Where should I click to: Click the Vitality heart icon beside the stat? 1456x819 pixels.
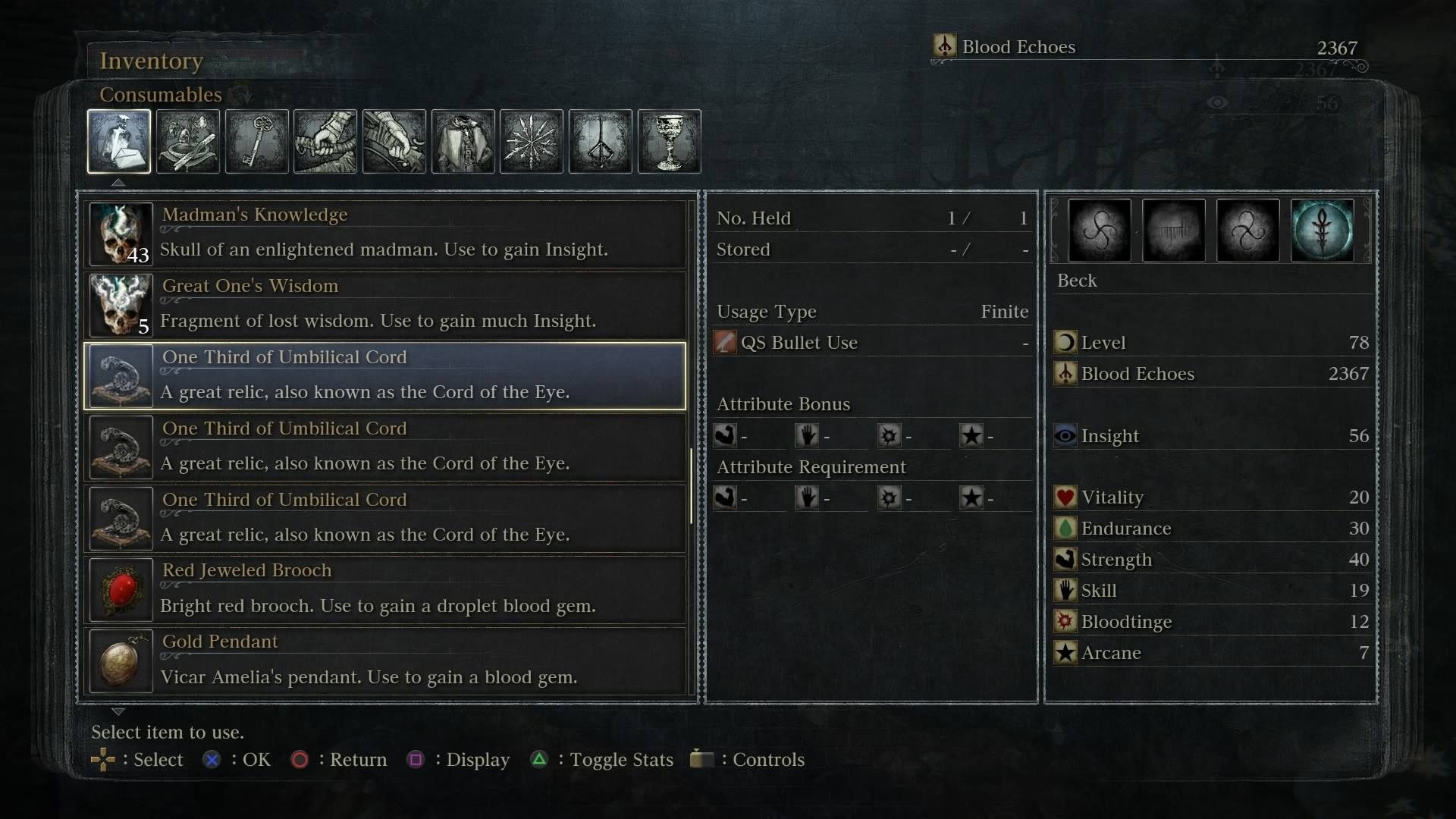[x=1066, y=497]
